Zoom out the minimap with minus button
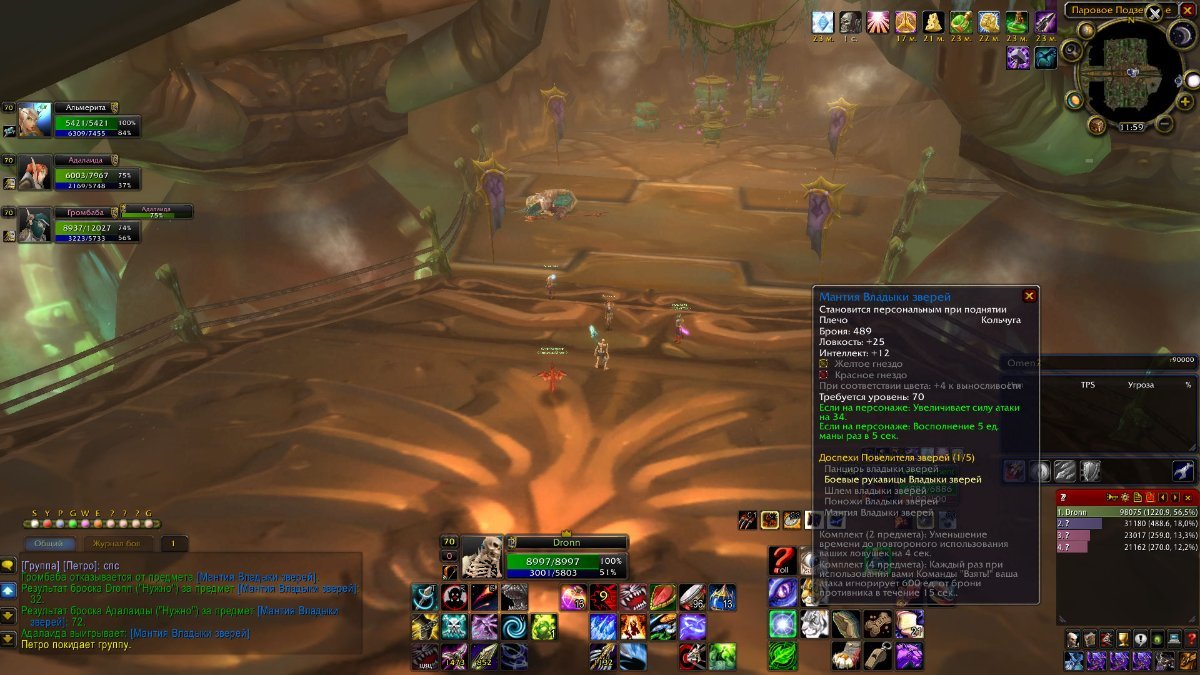 pos(1165,124)
